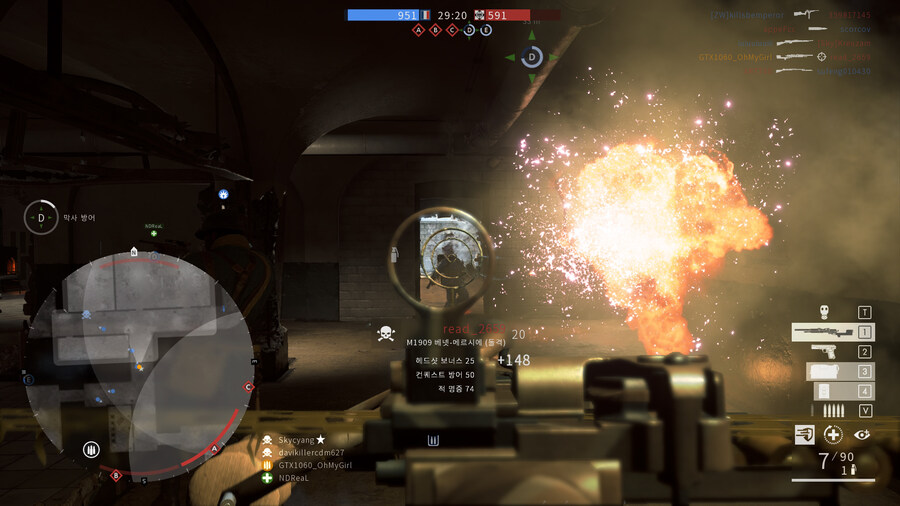Viewport: 900px width, 506px height.
Task: Click the medic cross ability icon
Action: (833, 434)
